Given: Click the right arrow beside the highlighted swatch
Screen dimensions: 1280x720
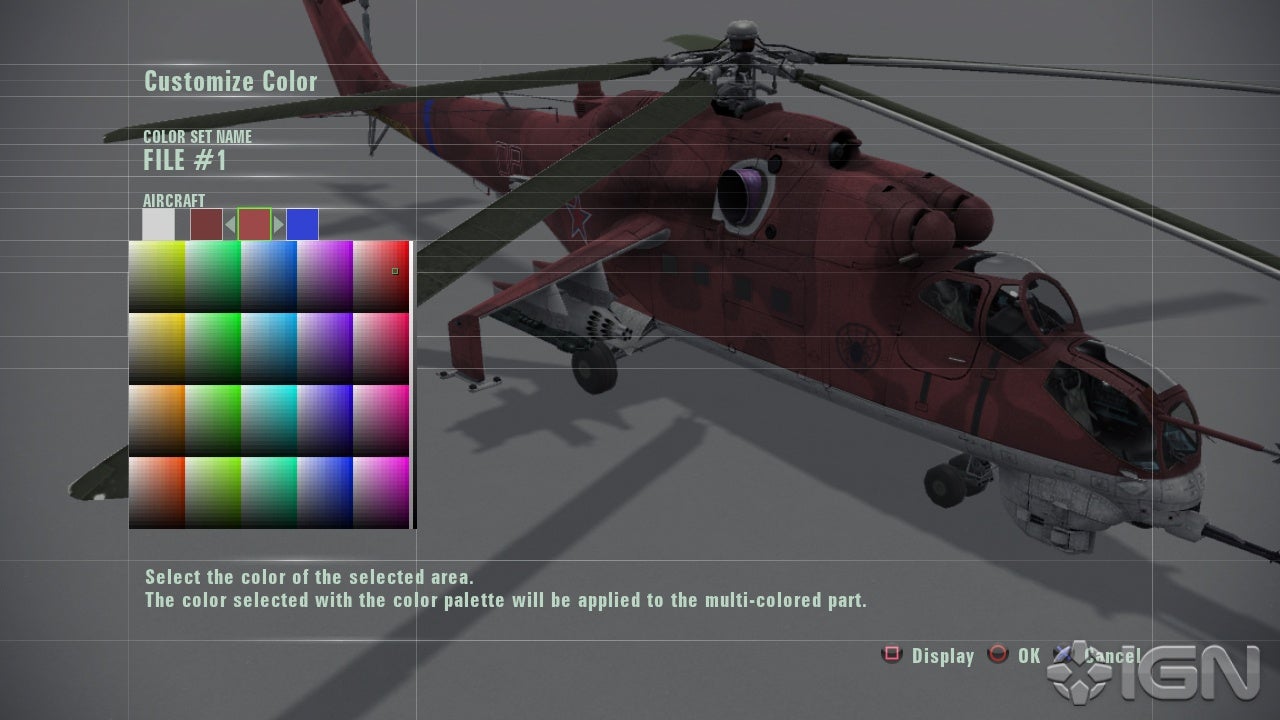Looking at the screenshot, I should (x=279, y=224).
